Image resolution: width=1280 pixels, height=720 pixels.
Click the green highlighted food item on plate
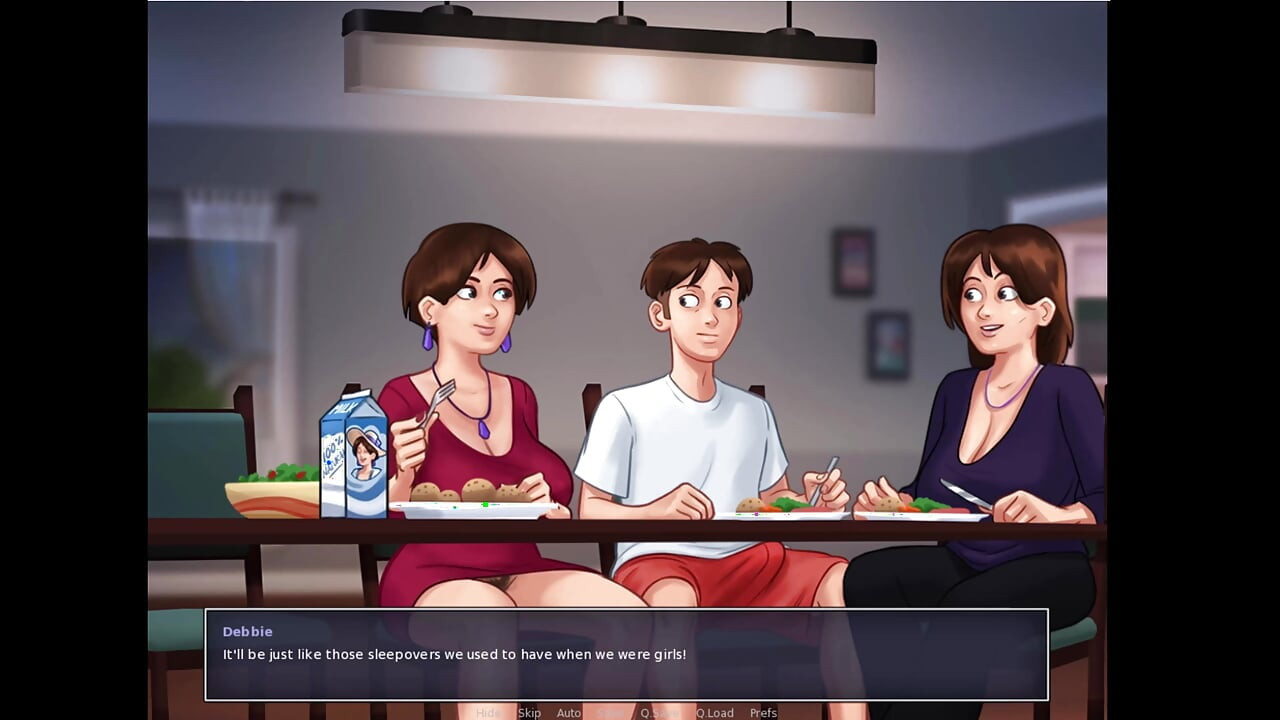pyautogui.click(x=484, y=504)
